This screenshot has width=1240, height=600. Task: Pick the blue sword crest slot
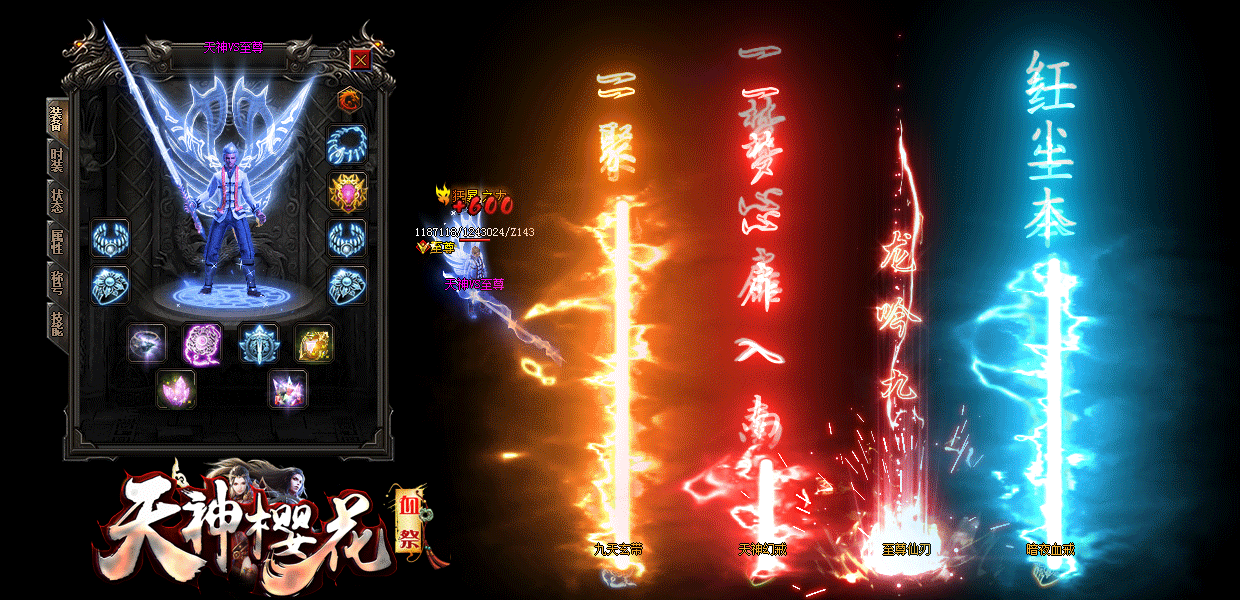coord(258,343)
